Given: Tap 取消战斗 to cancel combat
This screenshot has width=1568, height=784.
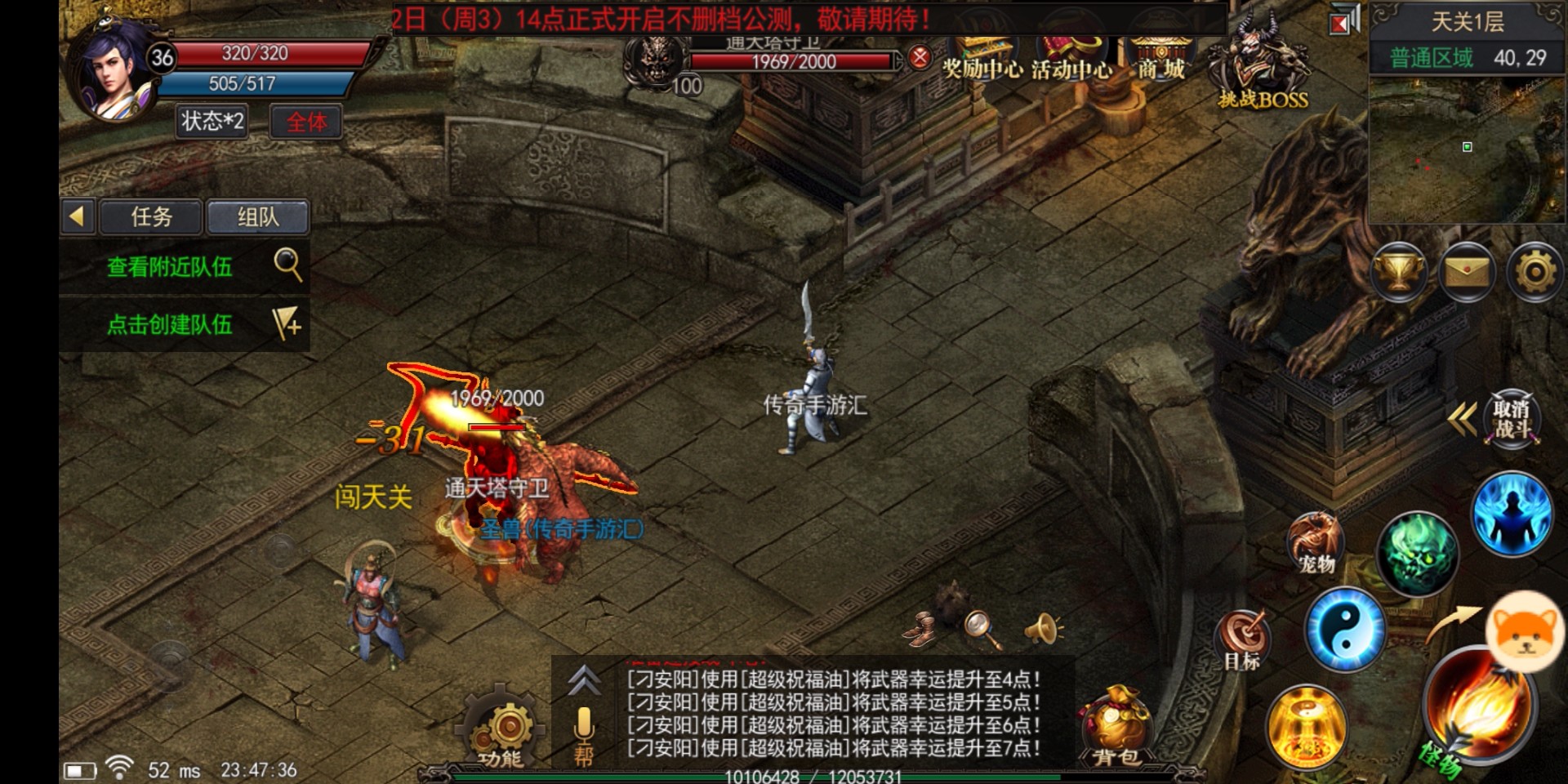Looking at the screenshot, I should pyautogui.click(x=1511, y=419).
